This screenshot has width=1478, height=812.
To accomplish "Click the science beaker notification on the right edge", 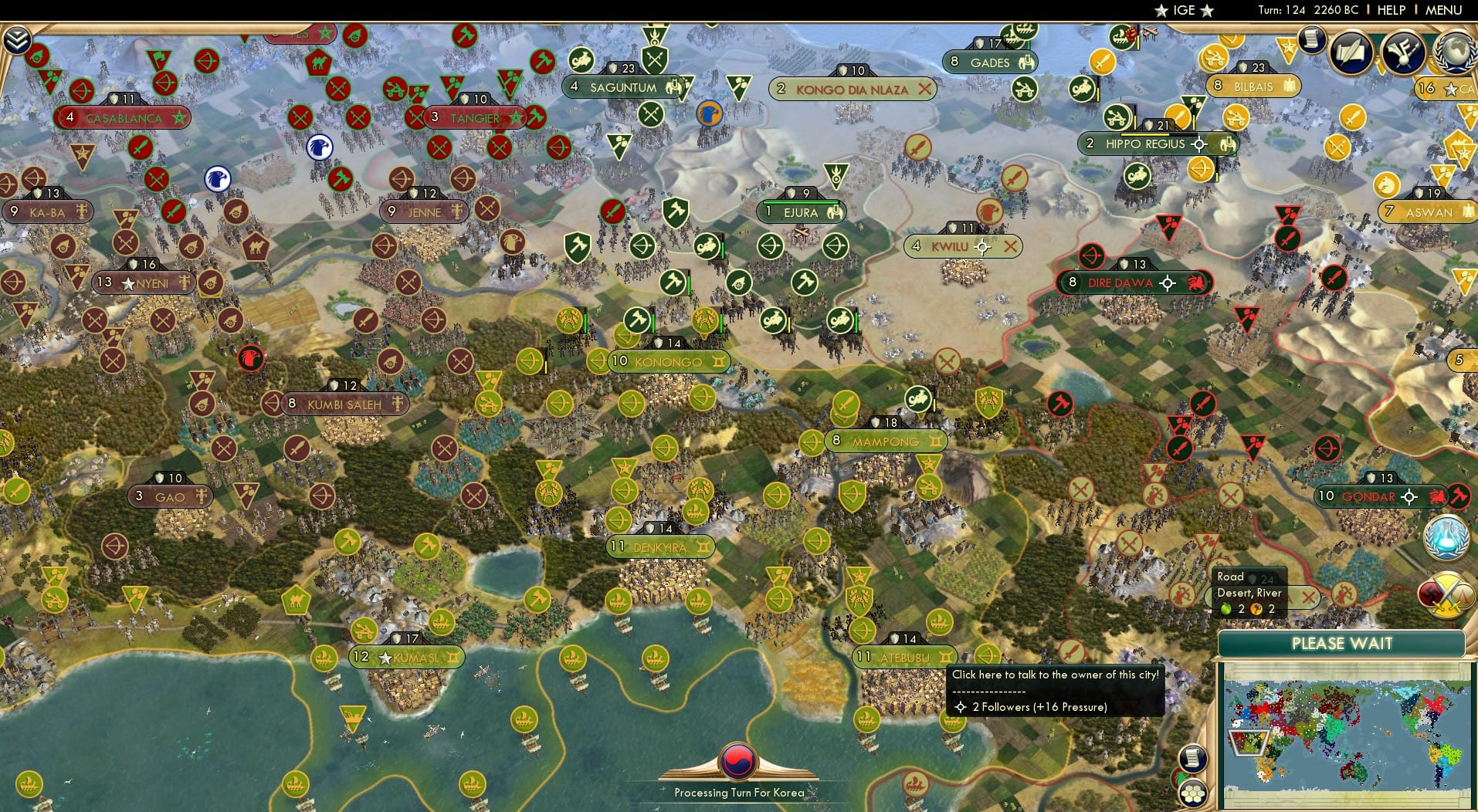I will 1446,536.
